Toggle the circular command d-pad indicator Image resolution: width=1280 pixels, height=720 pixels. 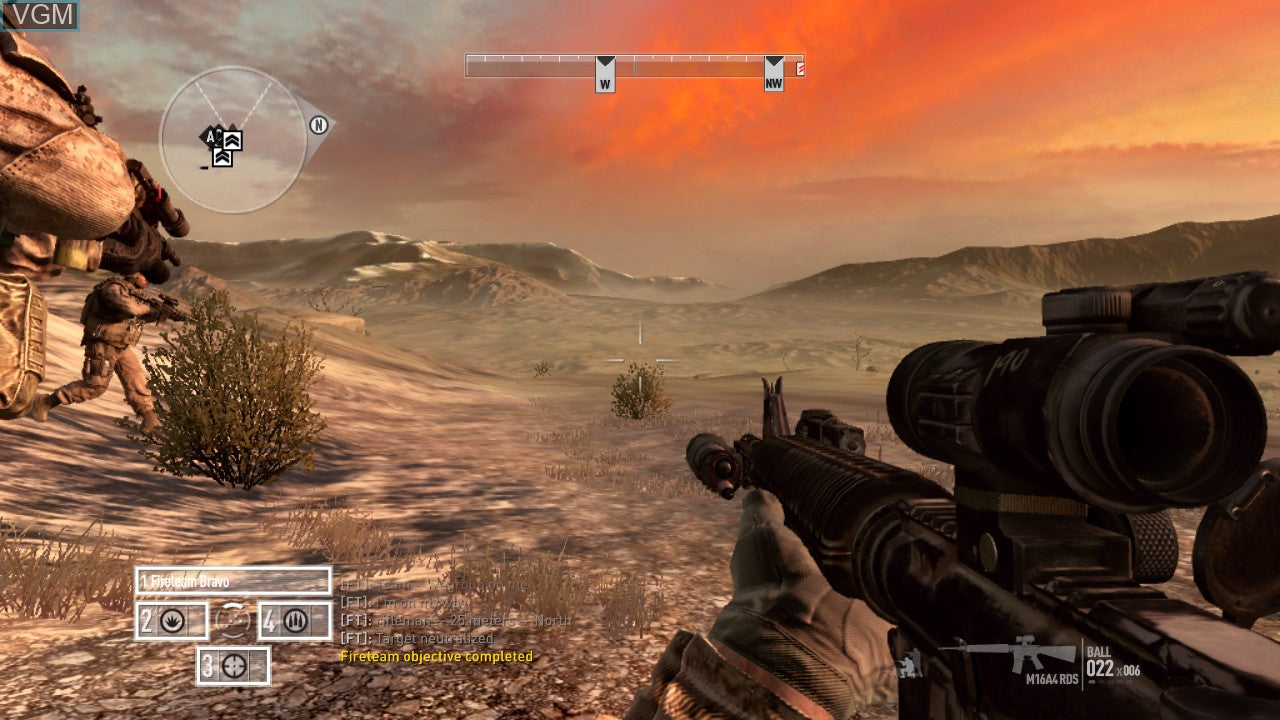click(234, 620)
